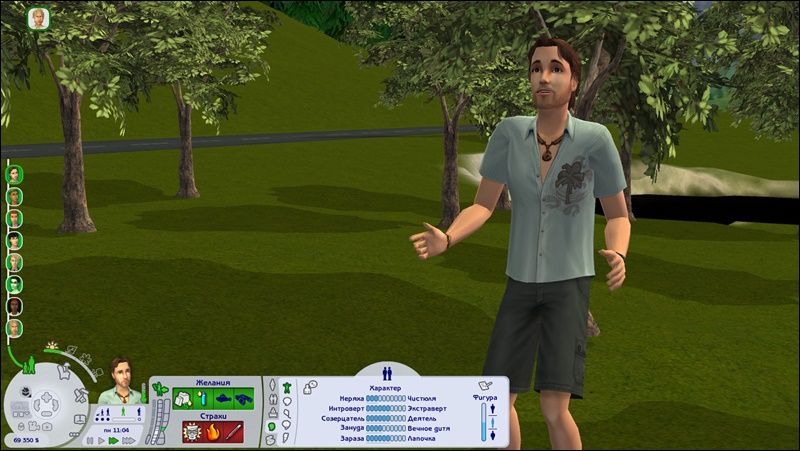The height and width of the screenshot is (451, 800).
Task: Open the green personality tab in the panel
Action: 271,427
